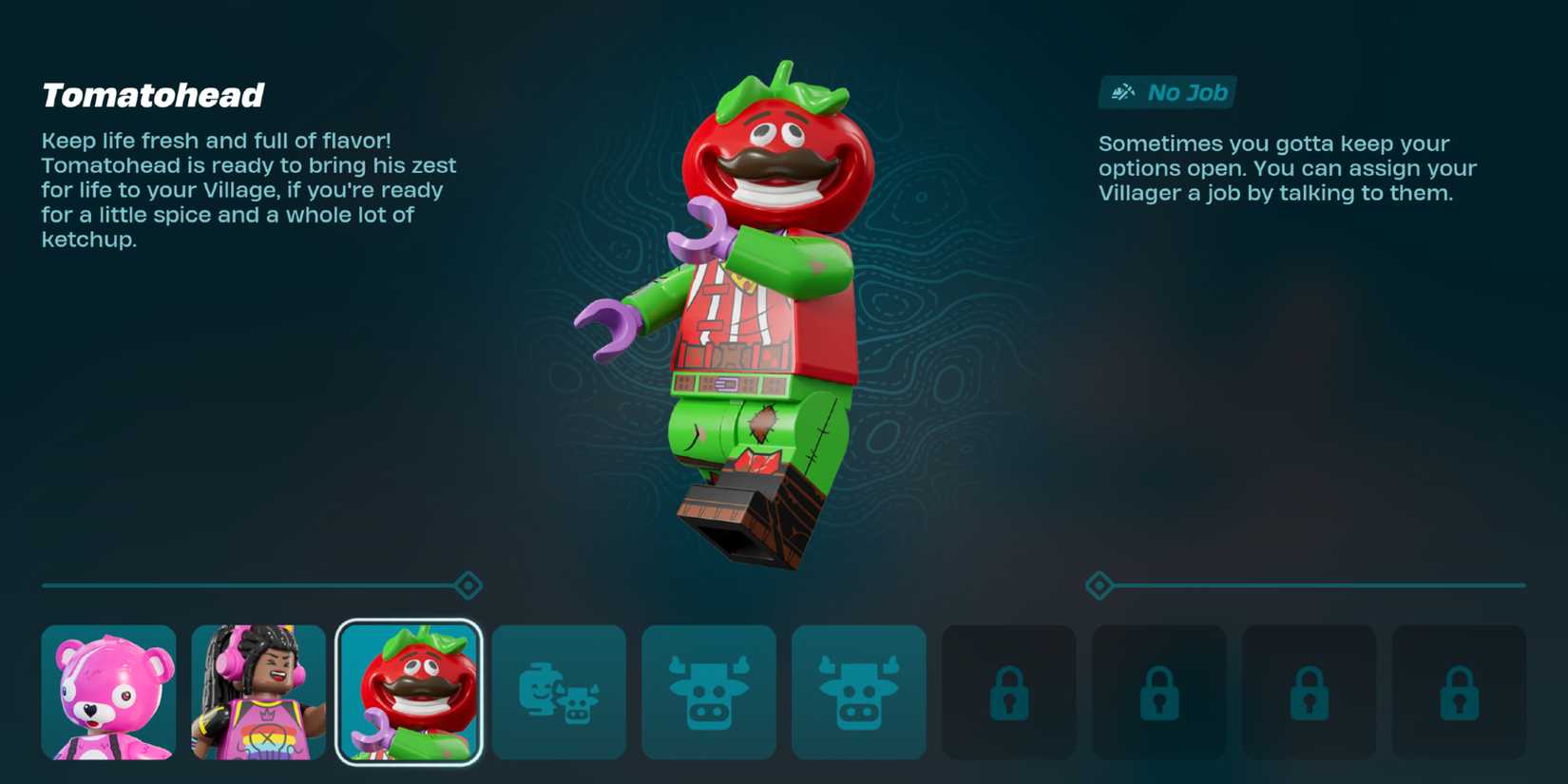Screen dimensions: 1568x784
Task: Click the third padlock icon
Action: pos(1310,692)
